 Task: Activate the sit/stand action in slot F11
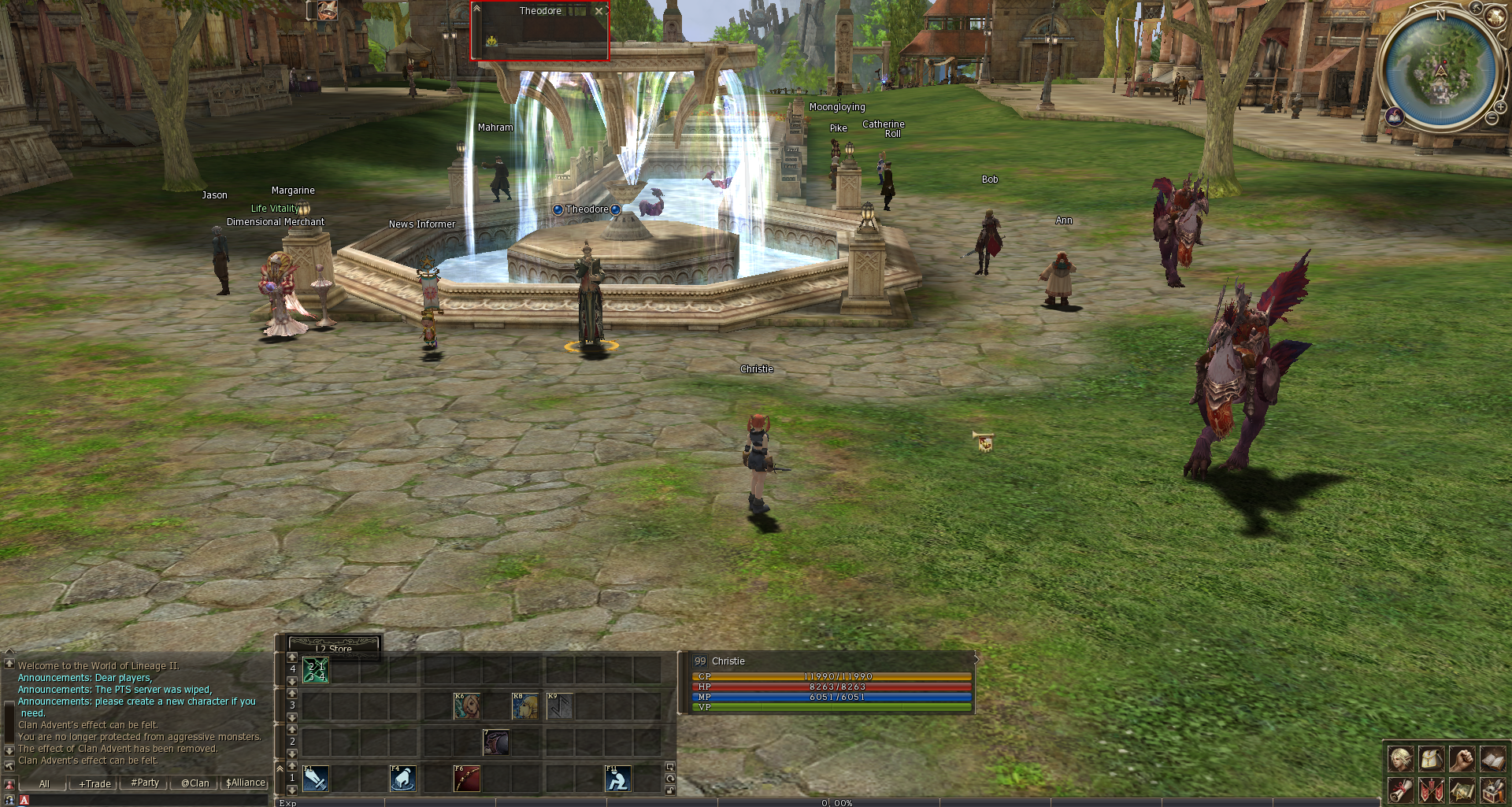[618, 779]
